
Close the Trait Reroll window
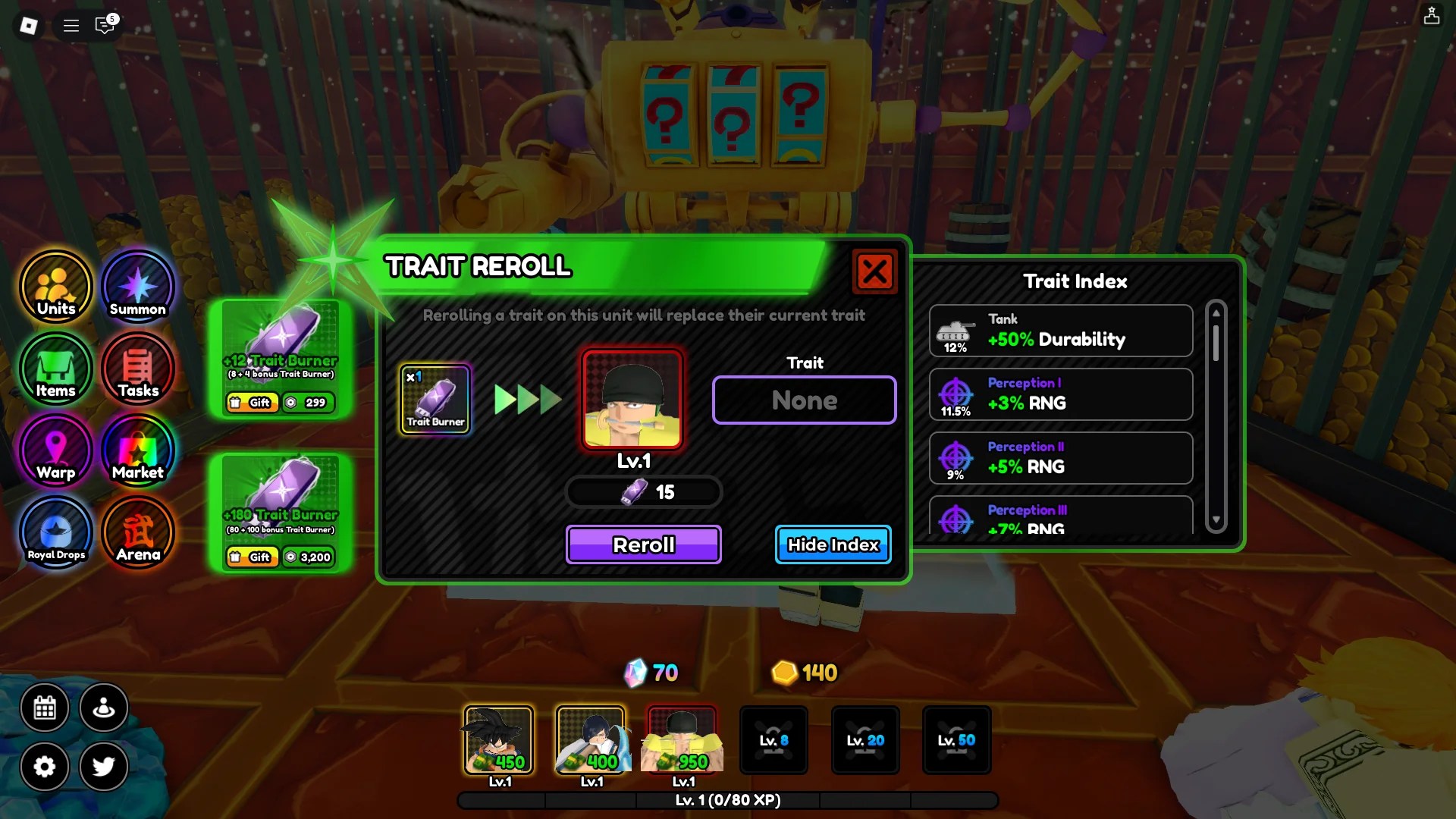coord(875,272)
